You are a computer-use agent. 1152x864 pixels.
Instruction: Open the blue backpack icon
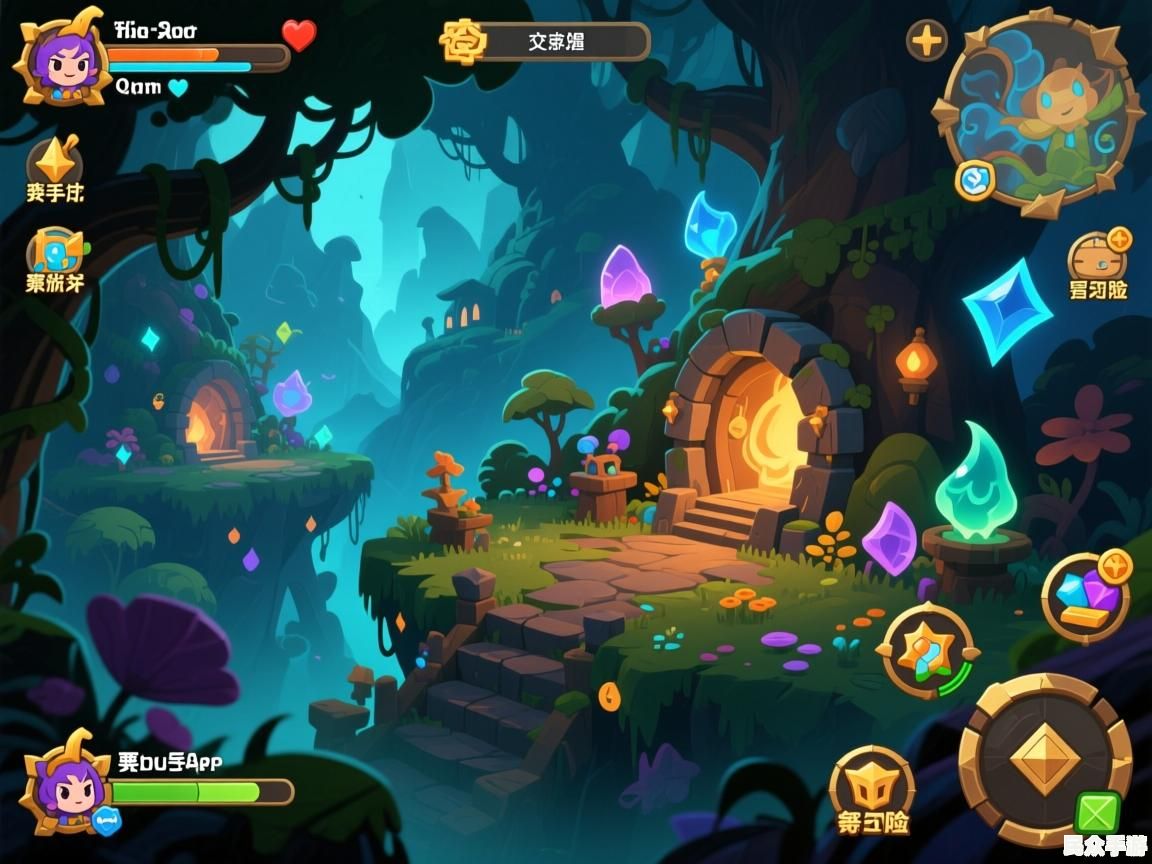tap(56, 250)
